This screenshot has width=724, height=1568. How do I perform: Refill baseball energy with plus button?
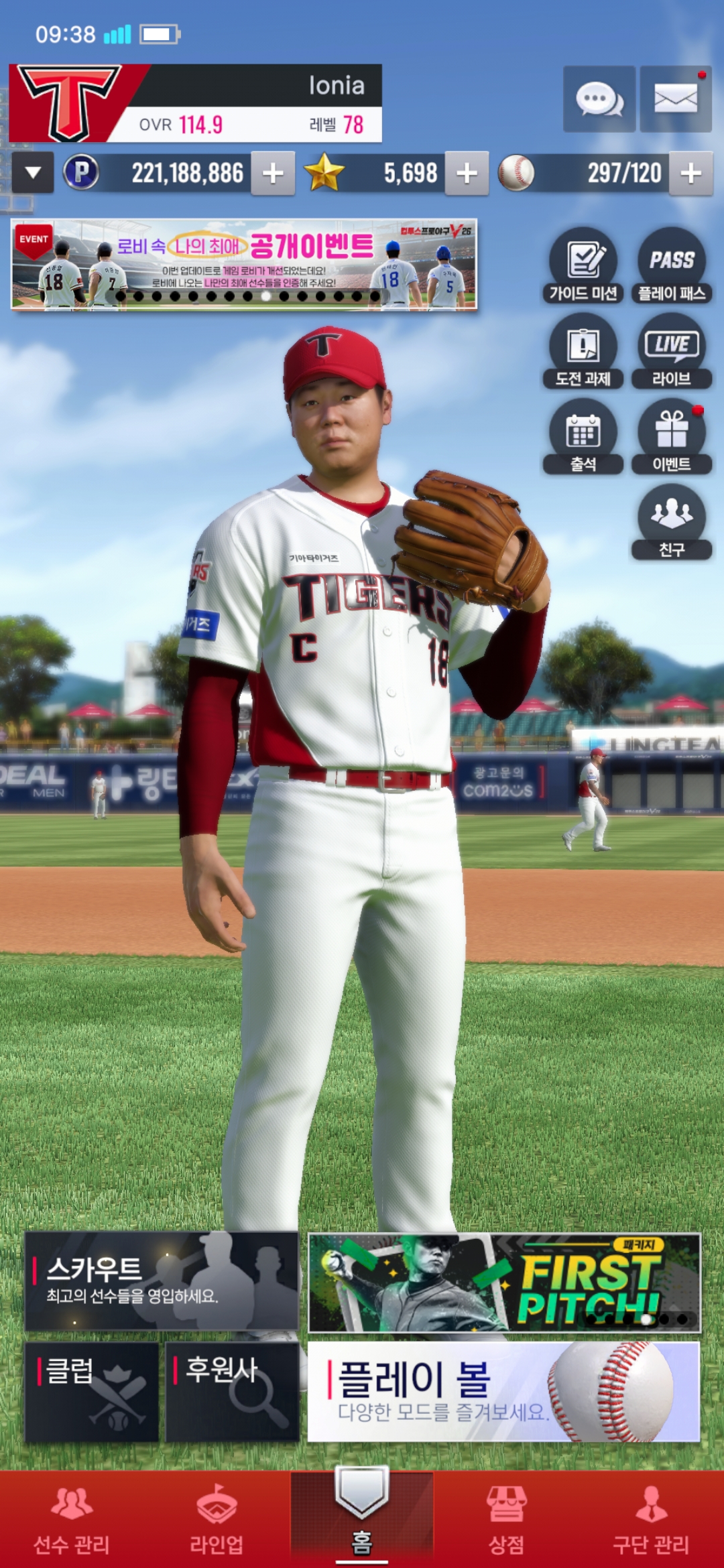click(690, 174)
